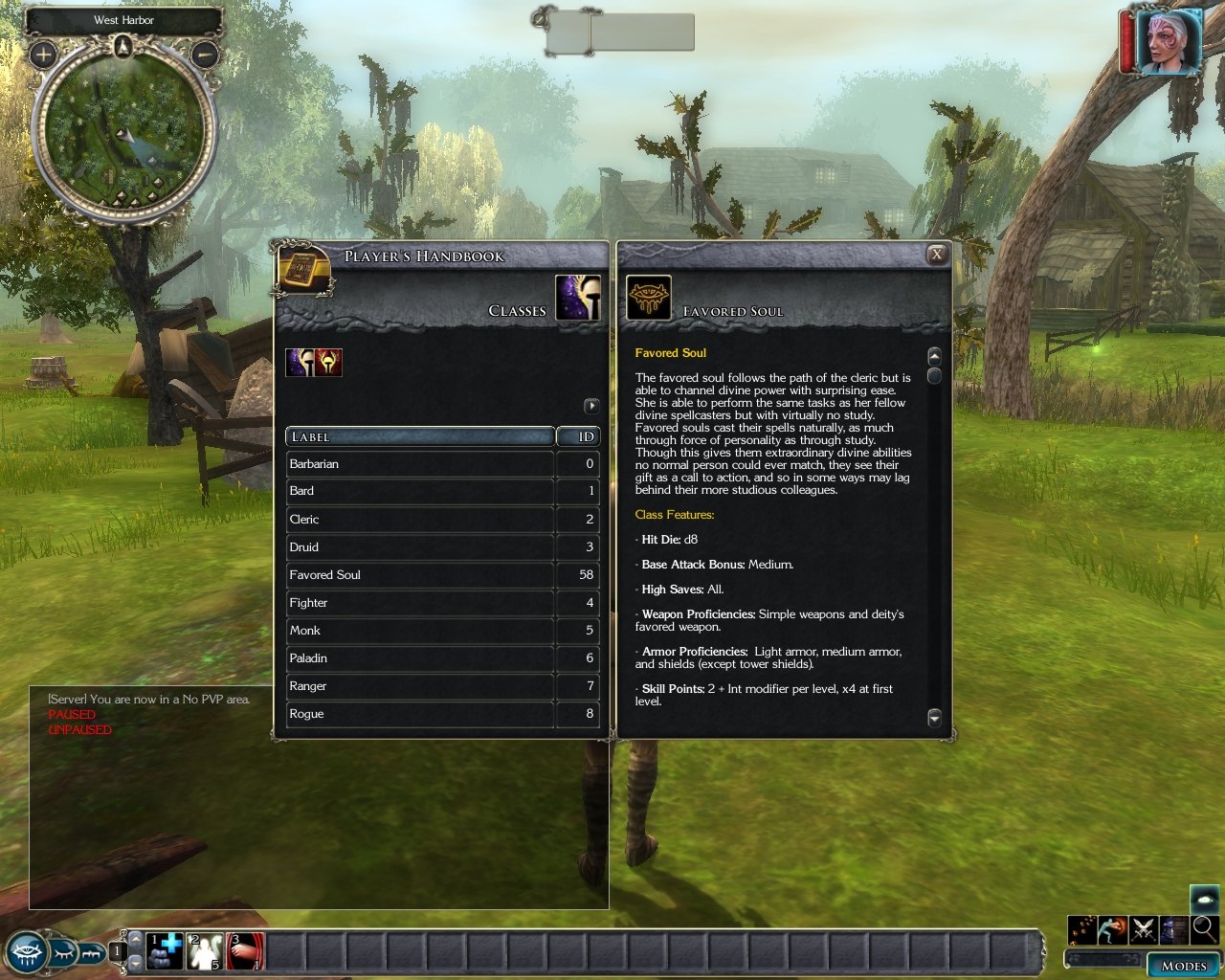The image size is (1225, 980).
Task: Open the Cleric class description
Action: 419,519
